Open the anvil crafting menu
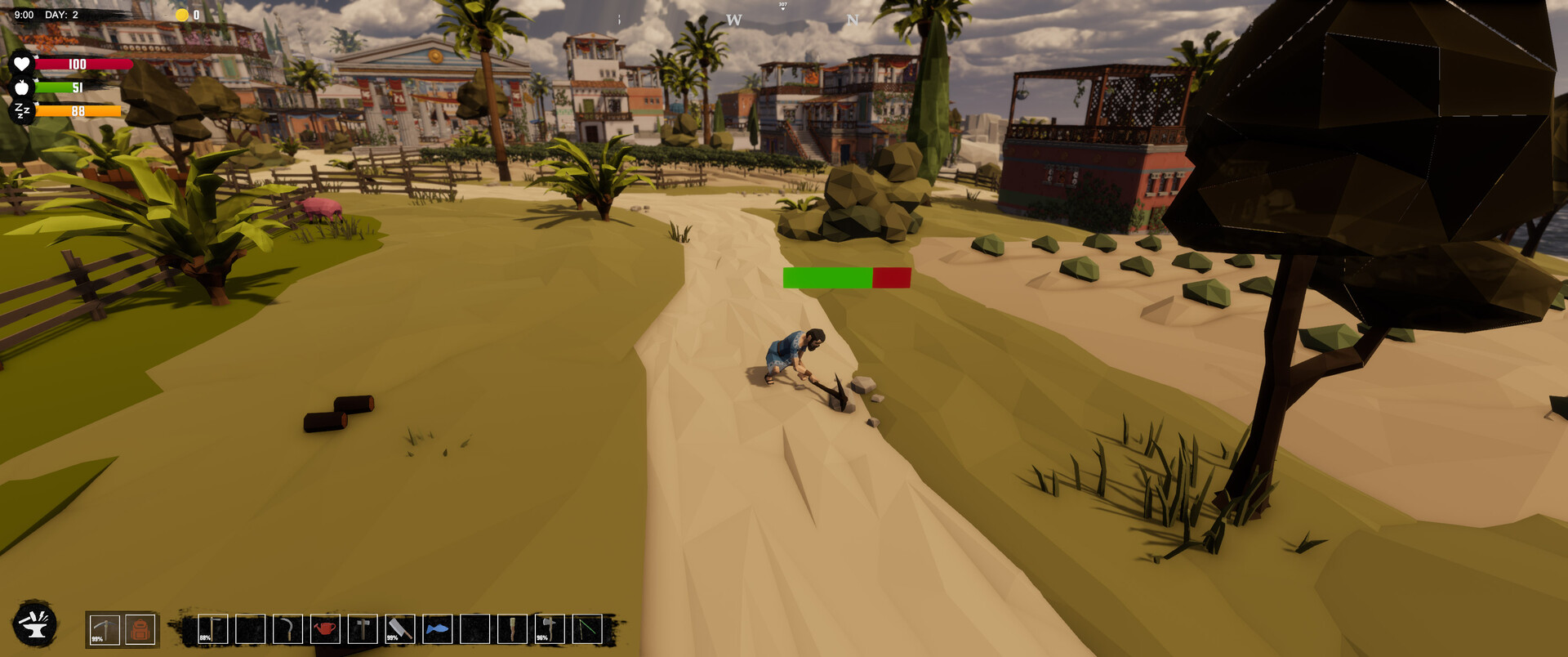This screenshot has width=1568, height=657. (x=34, y=626)
